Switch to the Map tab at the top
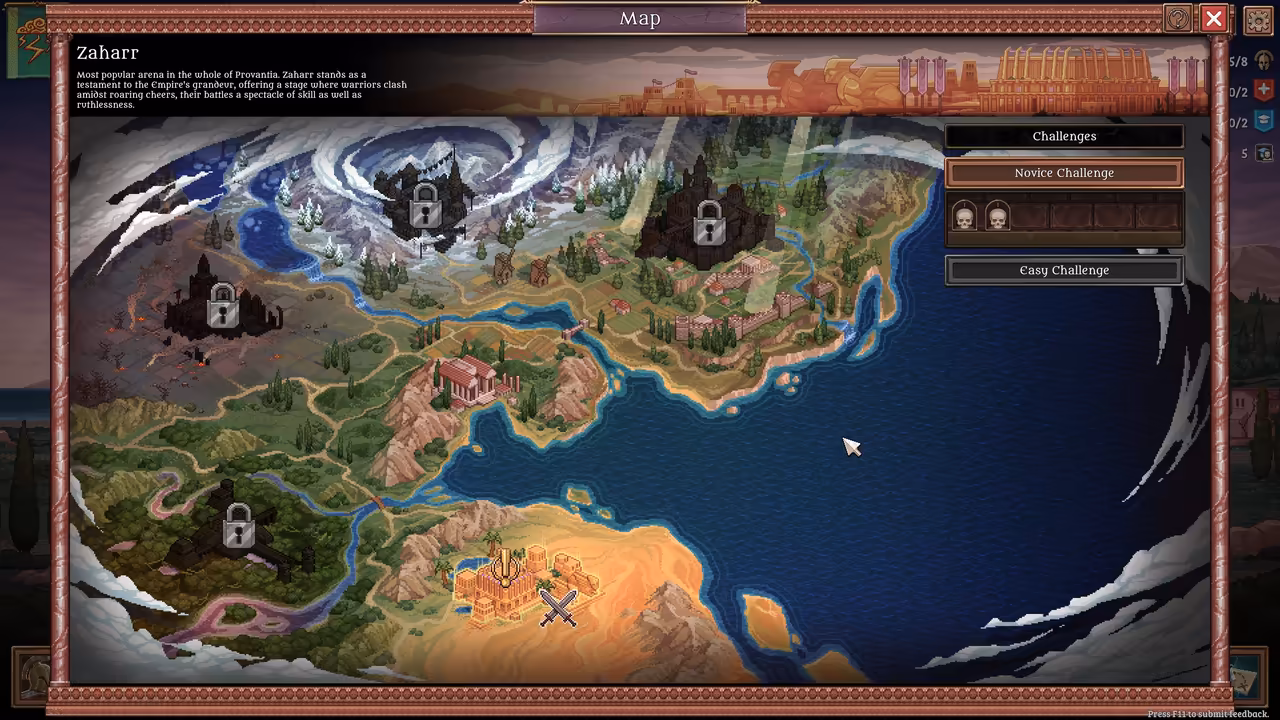This screenshot has width=1280, height=720. (x=640, y=18)
